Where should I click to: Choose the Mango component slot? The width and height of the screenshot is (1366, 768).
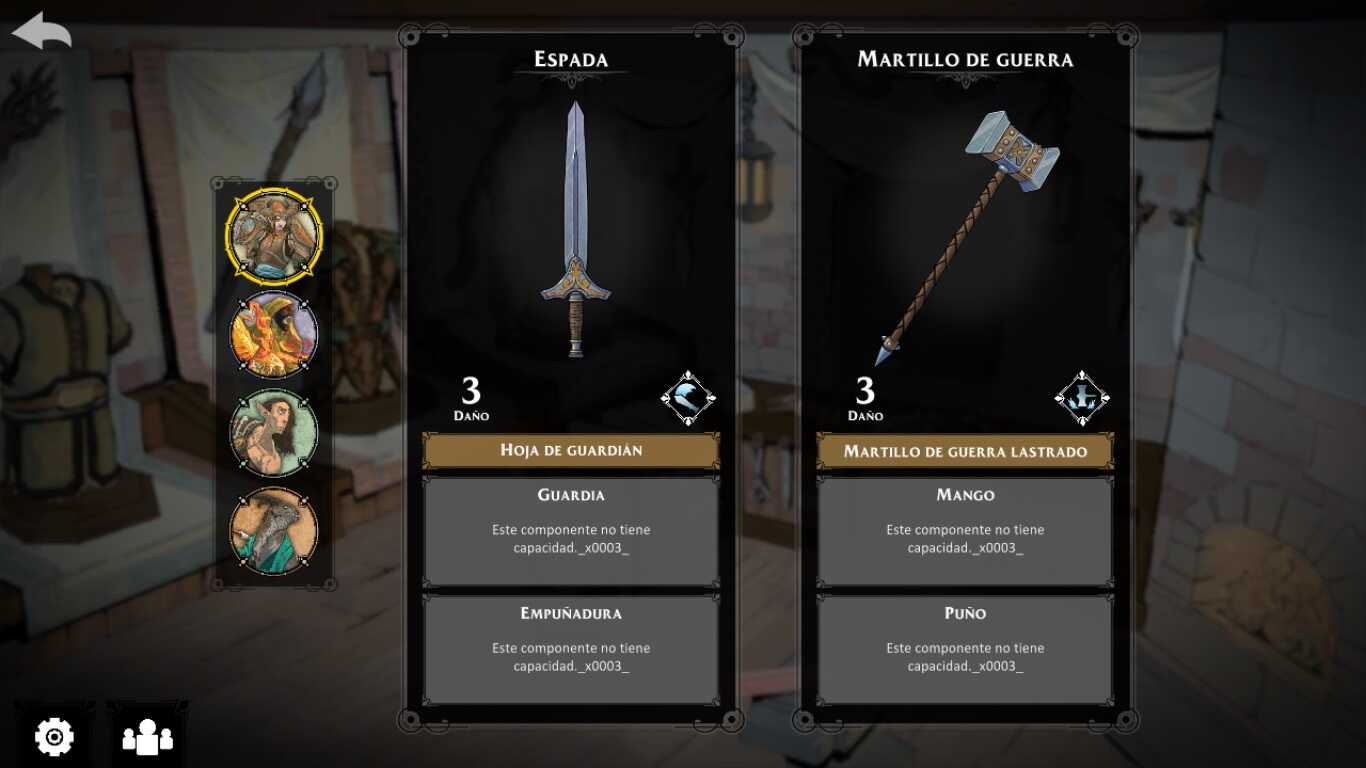(965, 531)
